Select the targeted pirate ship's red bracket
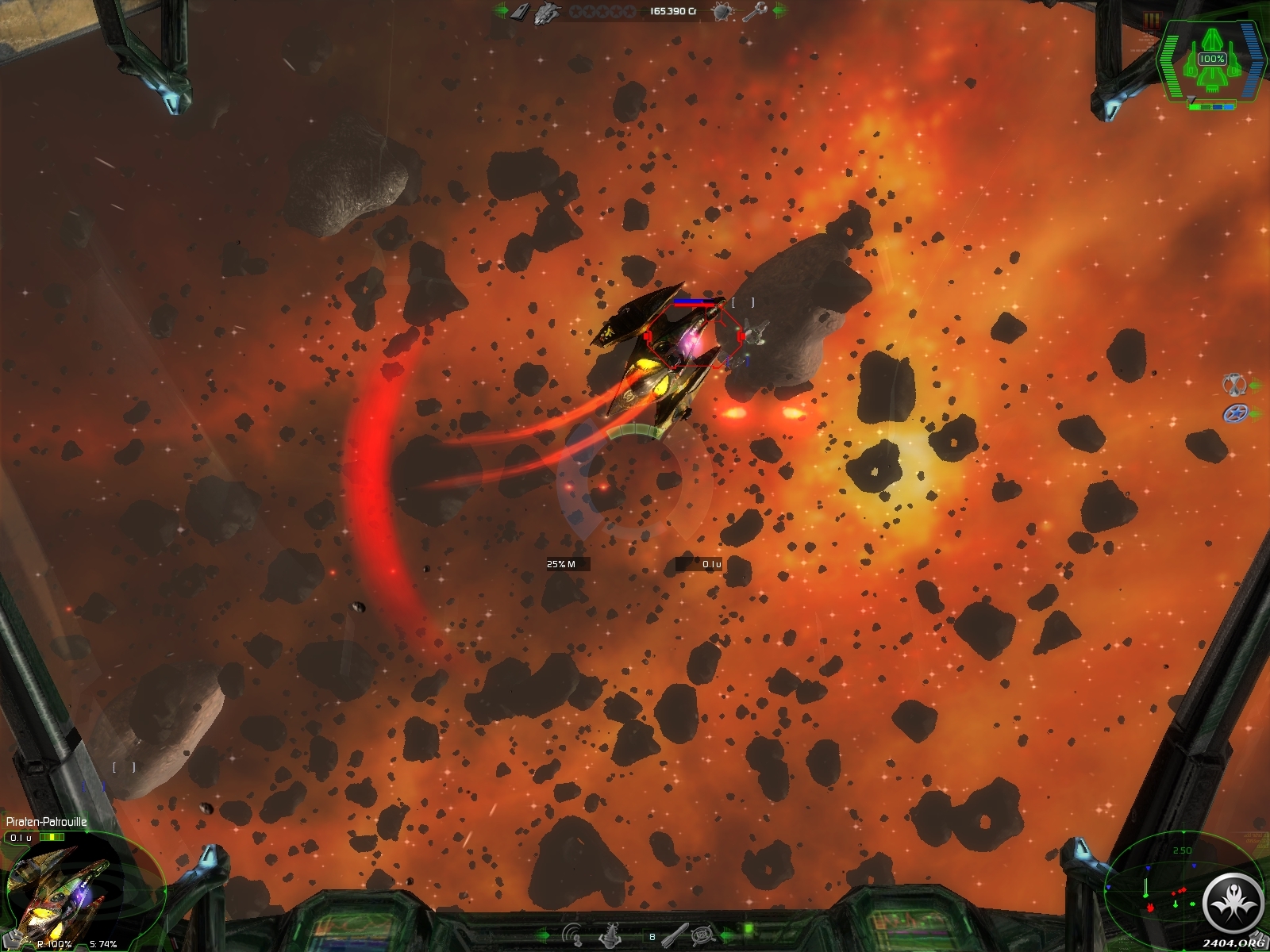Screen dimensions: 1270x952 [694, 337]
